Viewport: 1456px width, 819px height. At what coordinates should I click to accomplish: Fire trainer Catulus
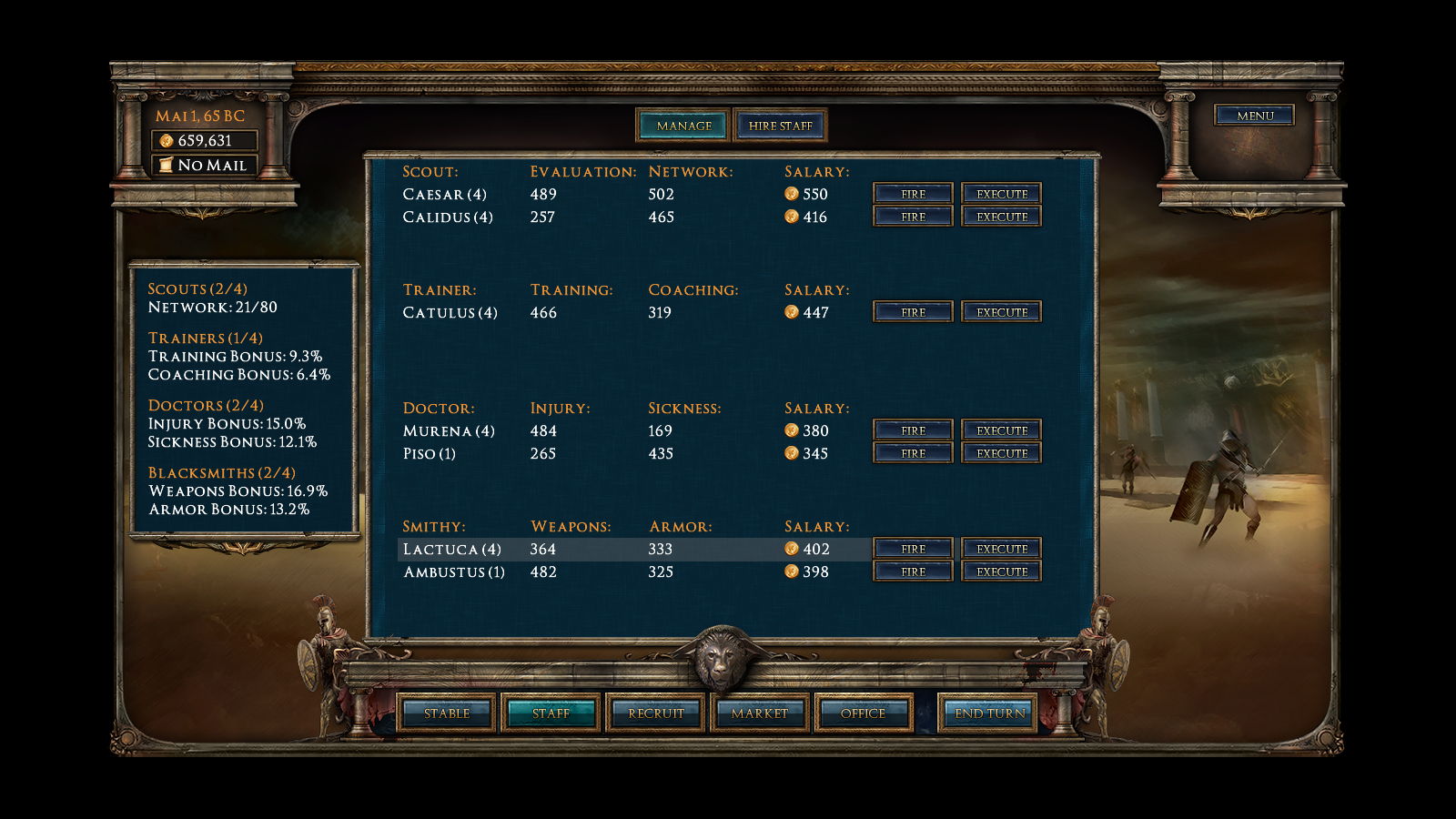pyautogui.click(x=913, y=312)
